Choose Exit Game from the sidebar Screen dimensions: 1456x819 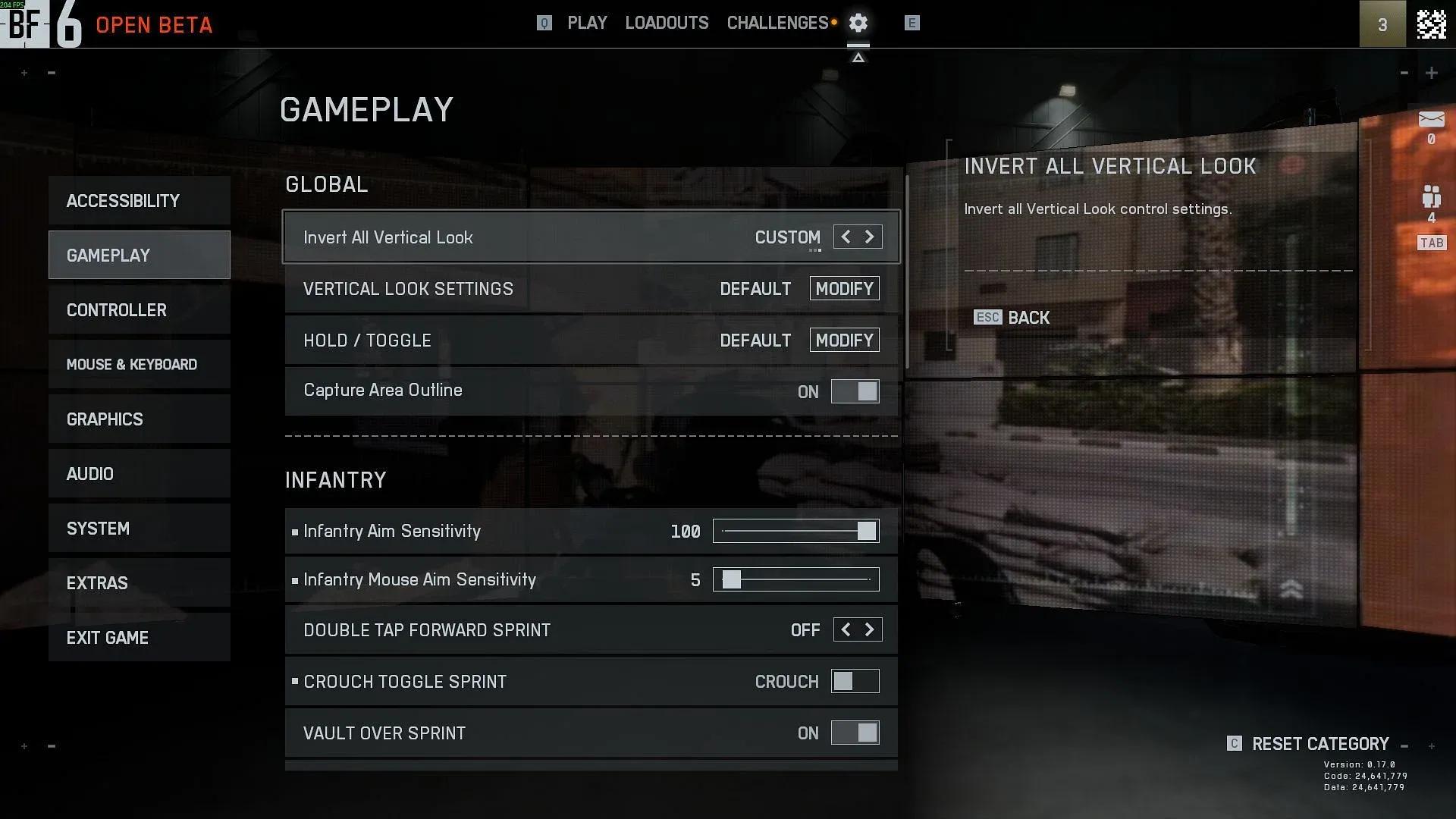pyautogui.click(x=139, y=638)
